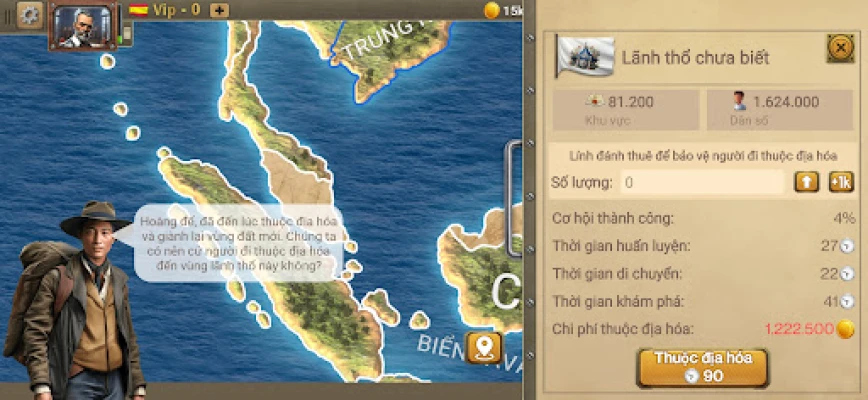Add 1k mercenaries with +1k button

pyautogui.click(x=840, y=182)
